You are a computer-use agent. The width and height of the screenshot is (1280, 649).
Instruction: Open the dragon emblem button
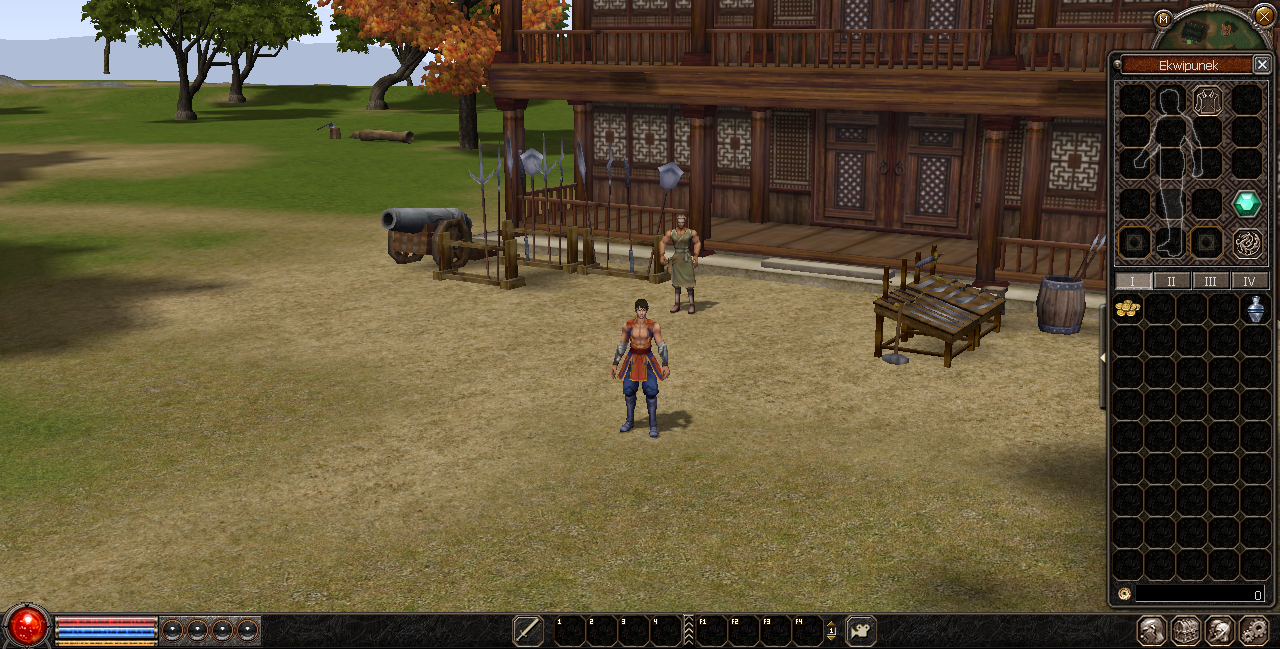(x=1246, y=242)
